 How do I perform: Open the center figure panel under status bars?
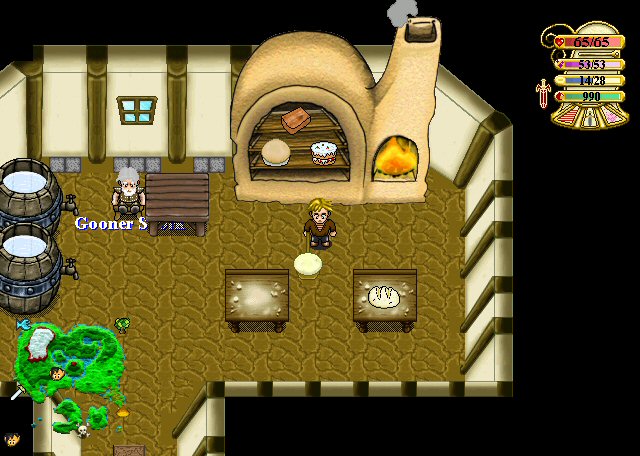coord(588,115)
